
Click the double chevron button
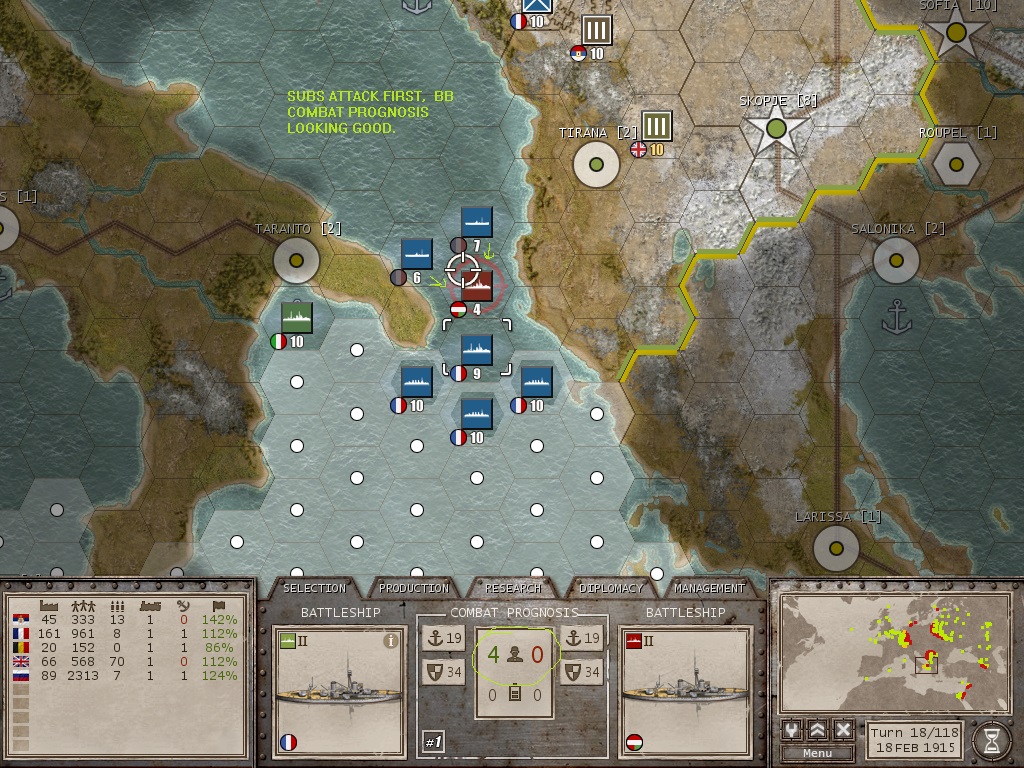(x=818, y=729)
